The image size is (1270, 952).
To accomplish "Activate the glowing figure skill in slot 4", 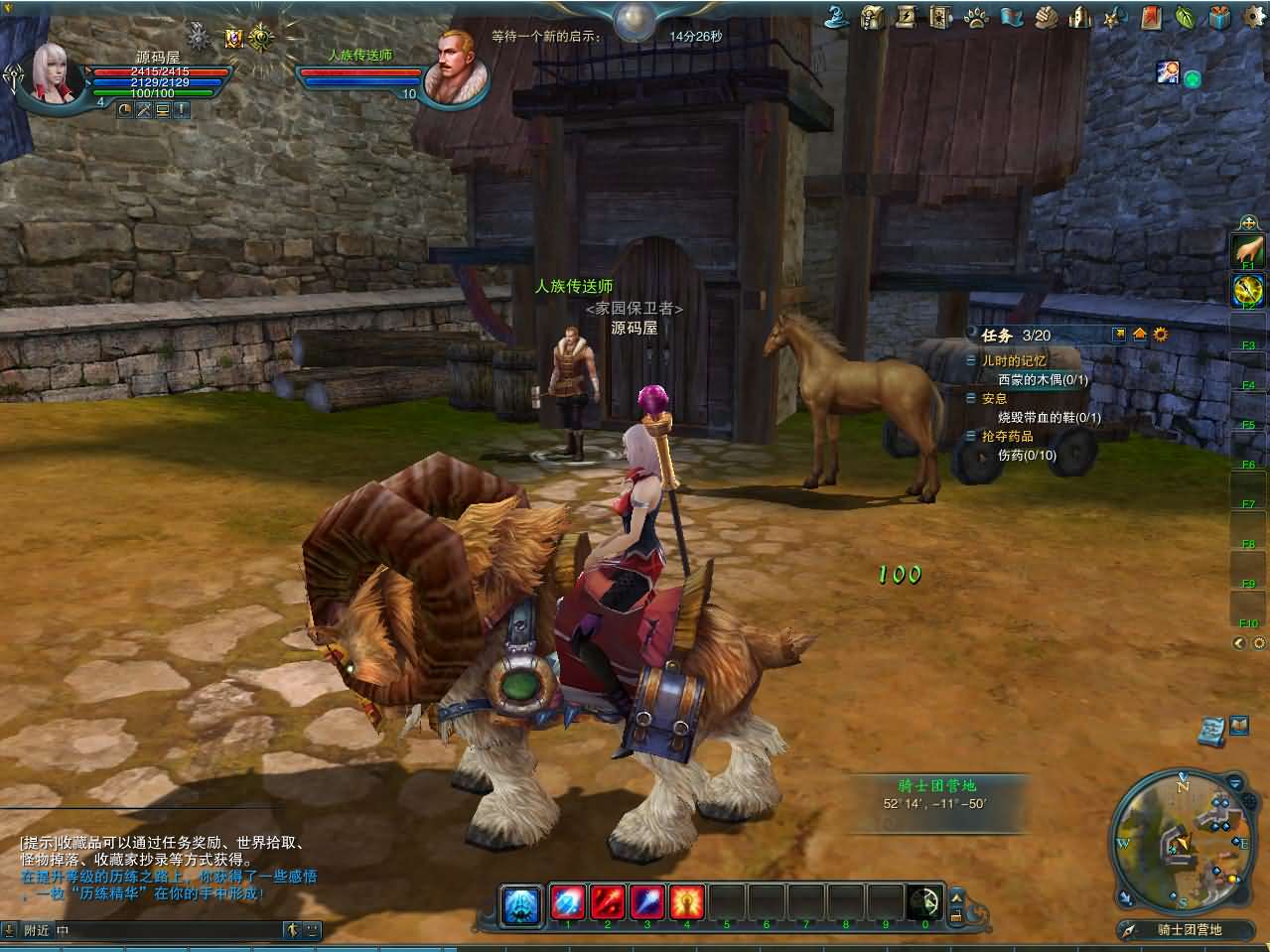I will 686,901.
